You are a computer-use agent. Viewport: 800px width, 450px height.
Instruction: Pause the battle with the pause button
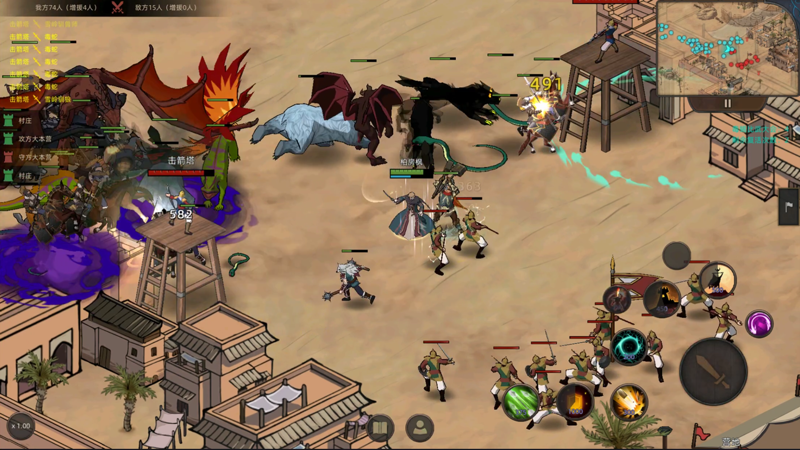(x=727, y=103)
